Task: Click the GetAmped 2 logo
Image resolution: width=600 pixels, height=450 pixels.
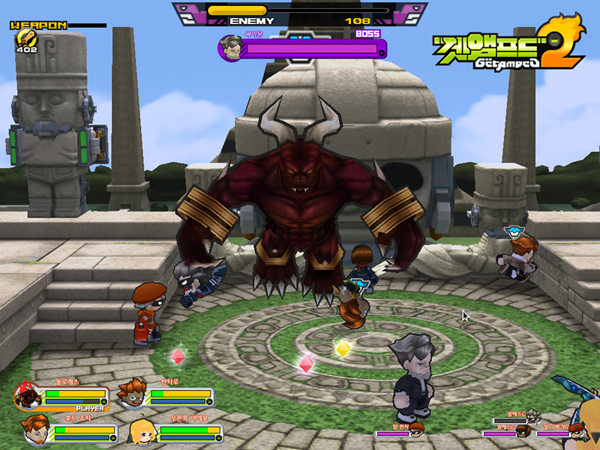Action: (x=506, y=47)
